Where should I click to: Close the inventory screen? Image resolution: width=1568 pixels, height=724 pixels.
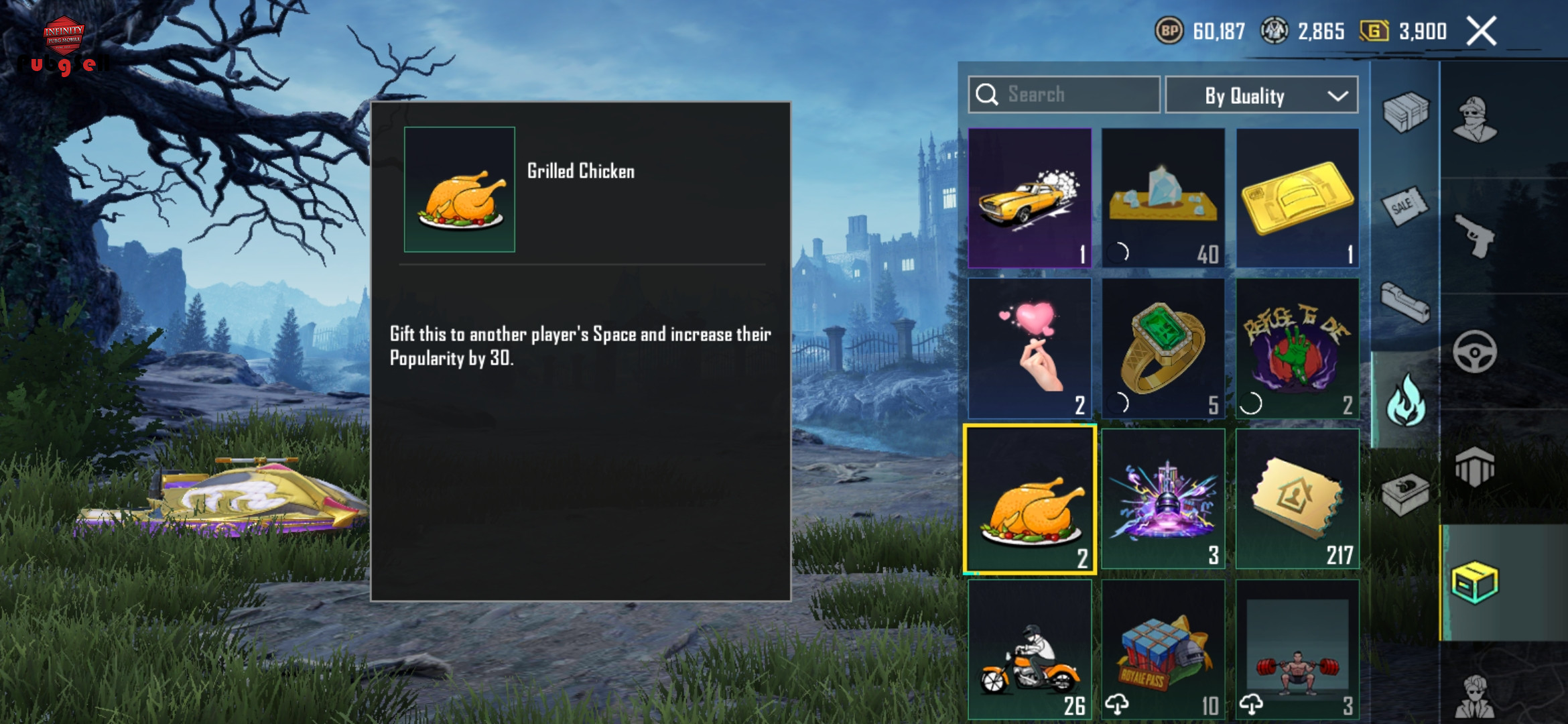click(x=1481, y=32)
